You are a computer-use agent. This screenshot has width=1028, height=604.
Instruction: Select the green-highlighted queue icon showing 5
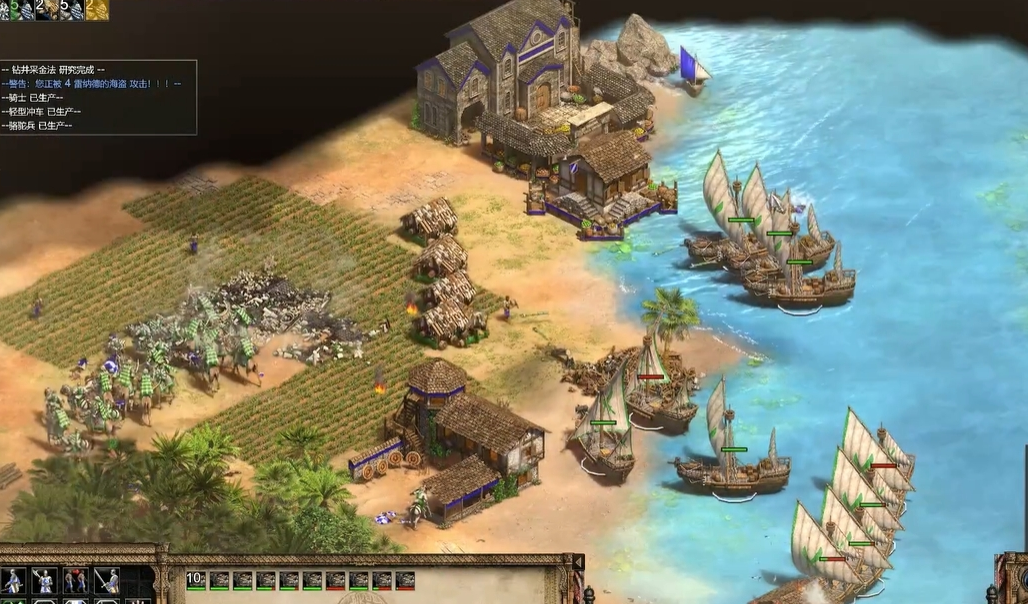point(18,9)
